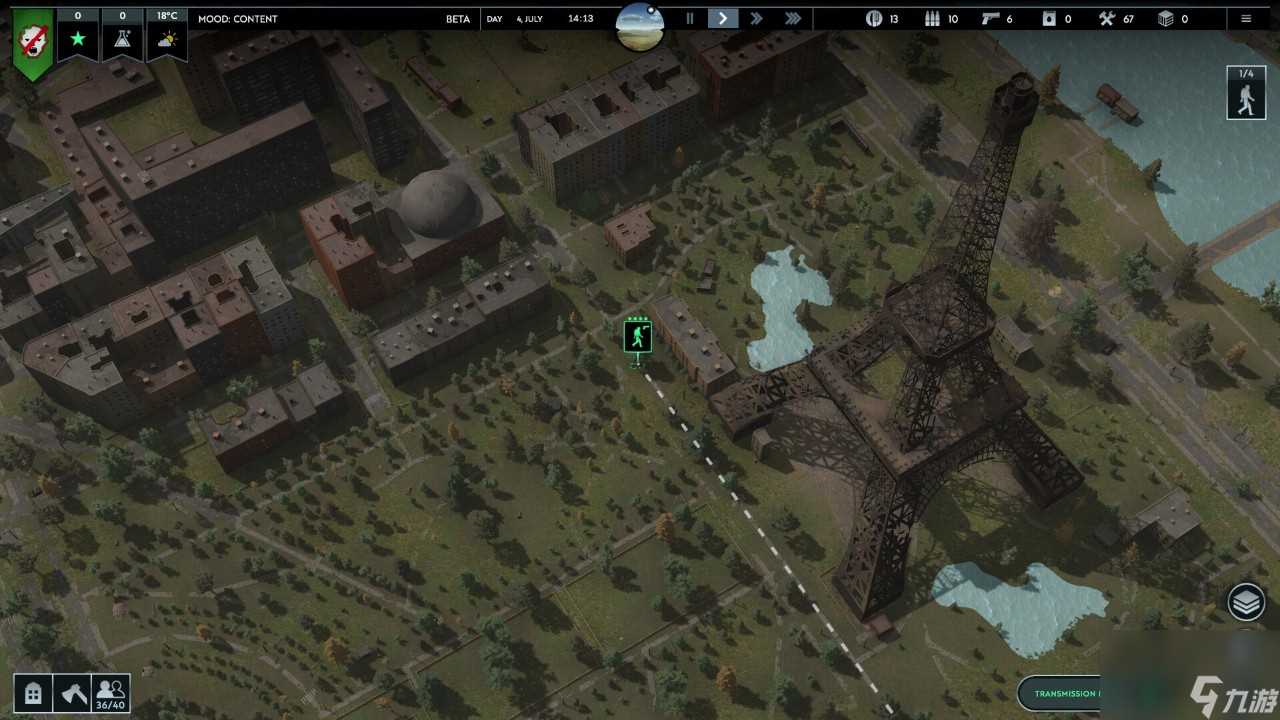This screenshot has width=1280, height=720.
Task: Select the 1/4 expedition squad button
Action: click(1246, 92)
